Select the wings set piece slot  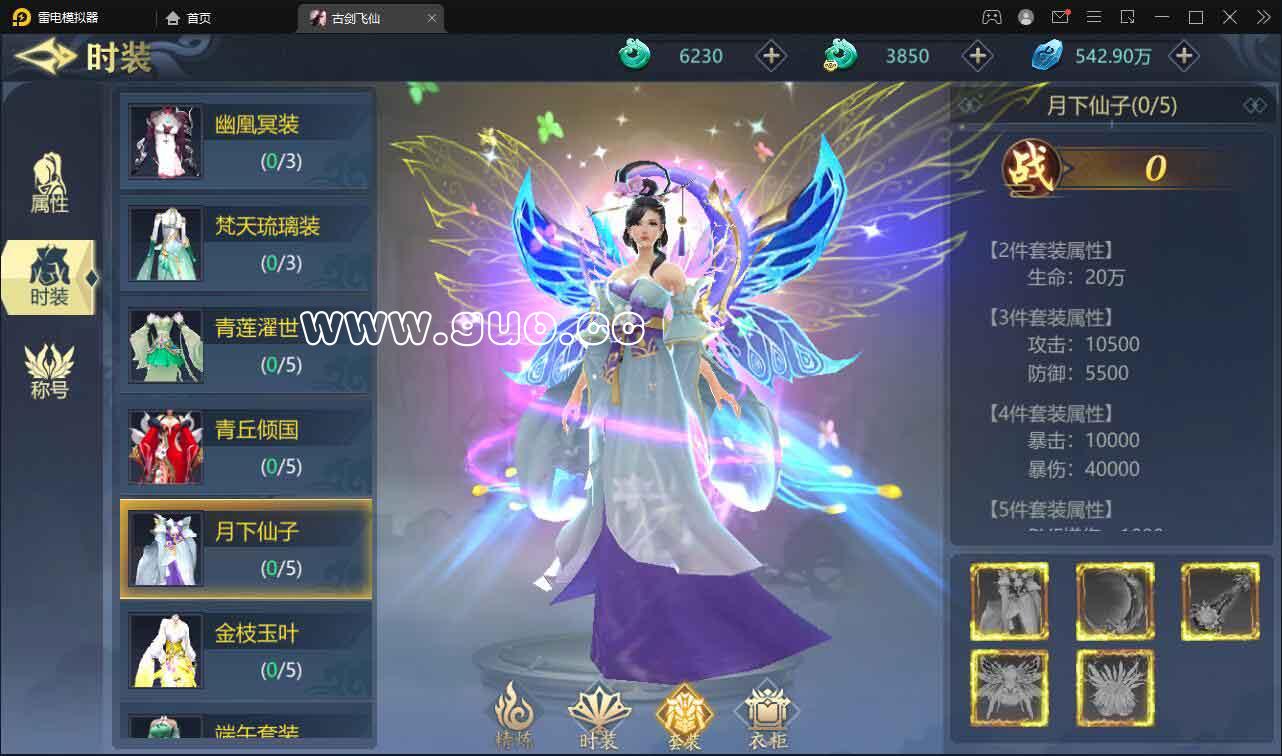1009,688
